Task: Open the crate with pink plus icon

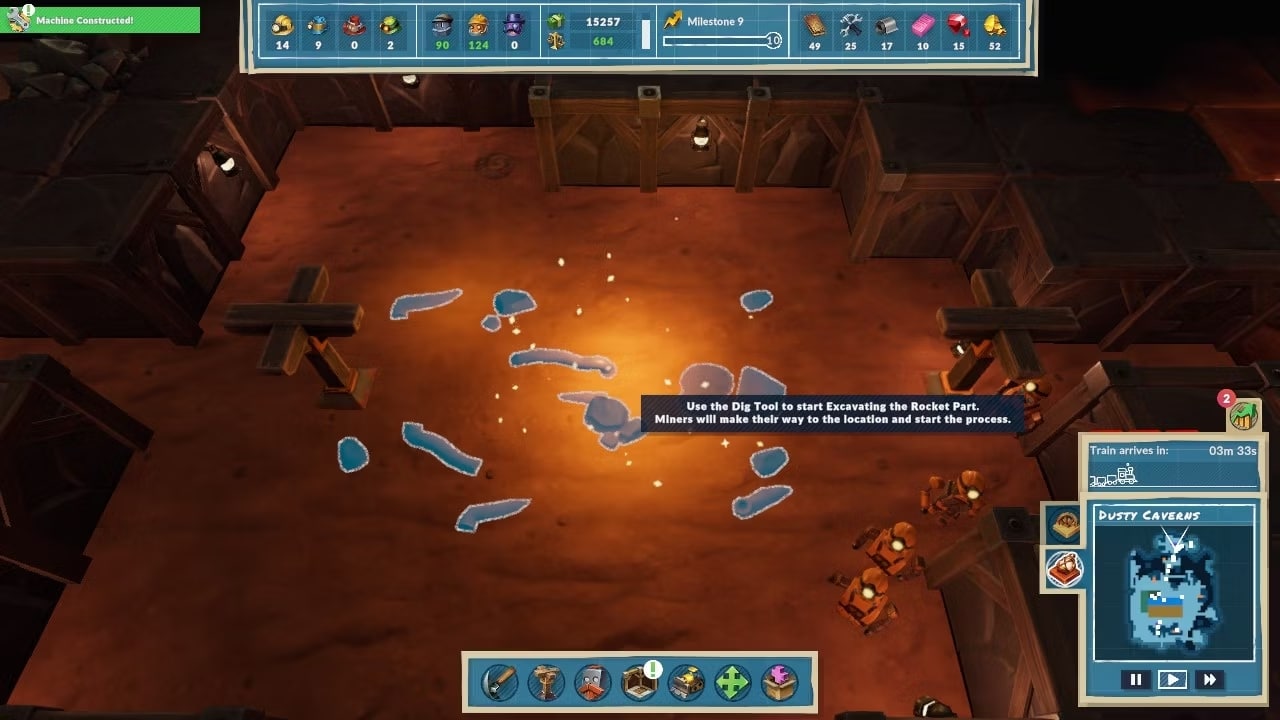Action: 779,683
